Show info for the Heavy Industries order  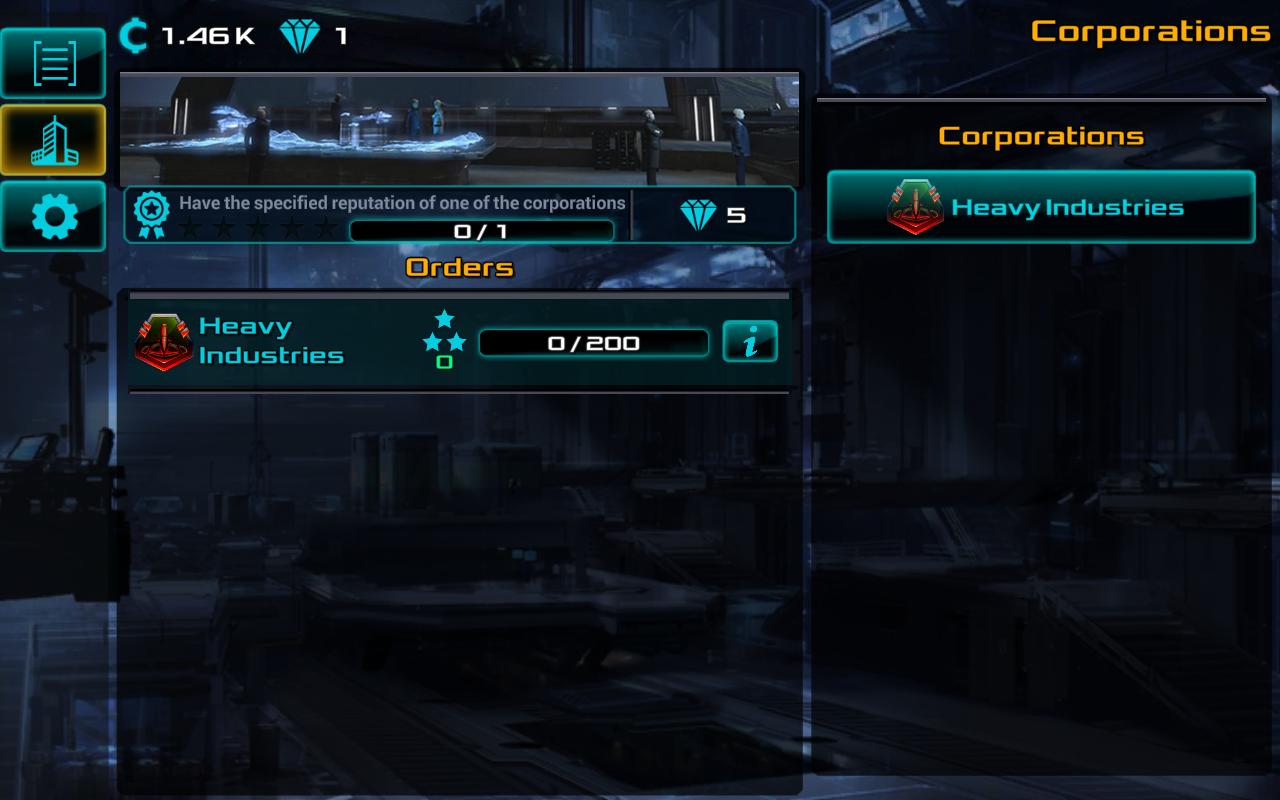click(x=749, y=343)
